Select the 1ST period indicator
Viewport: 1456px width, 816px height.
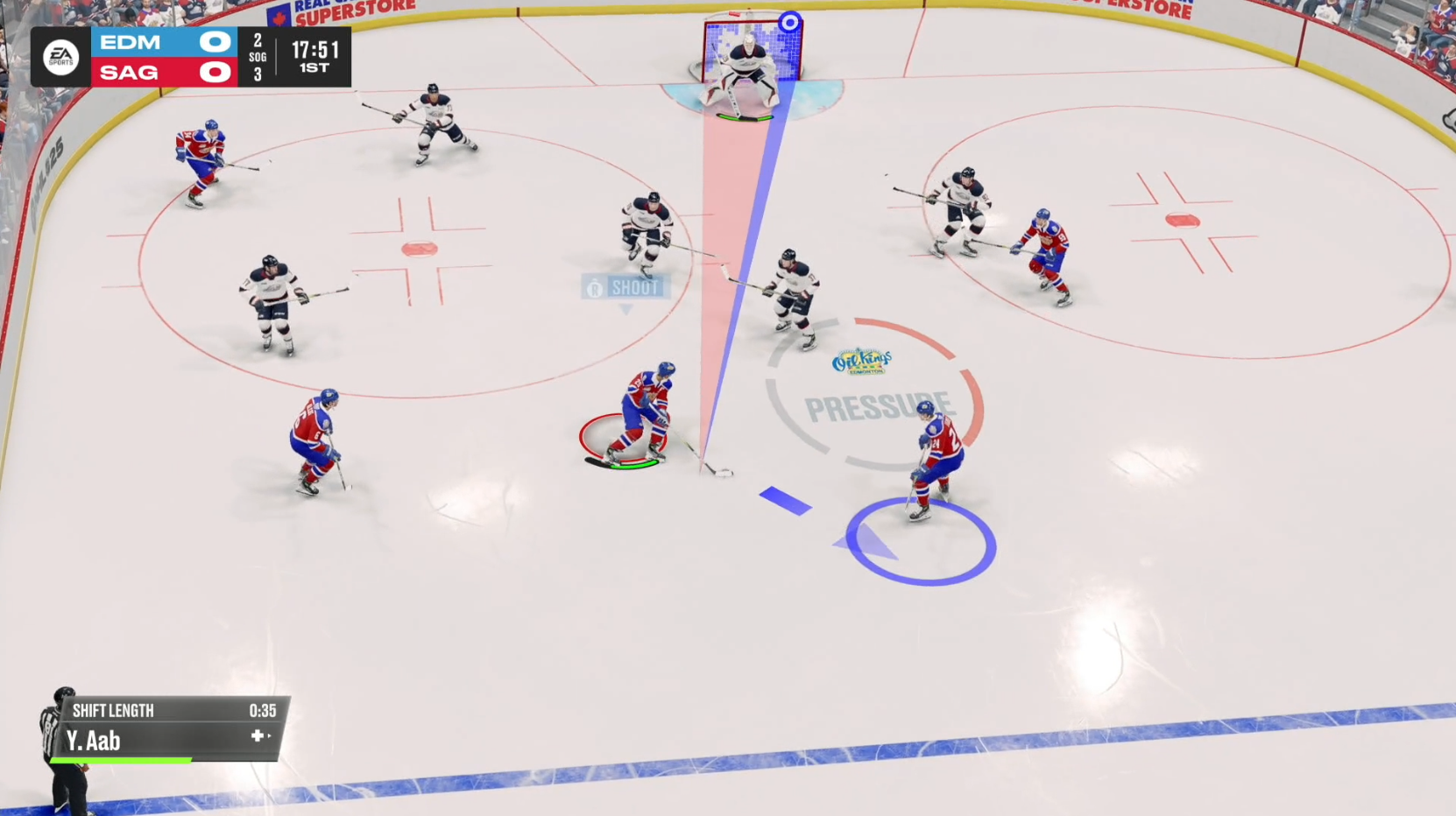point(314,66)
